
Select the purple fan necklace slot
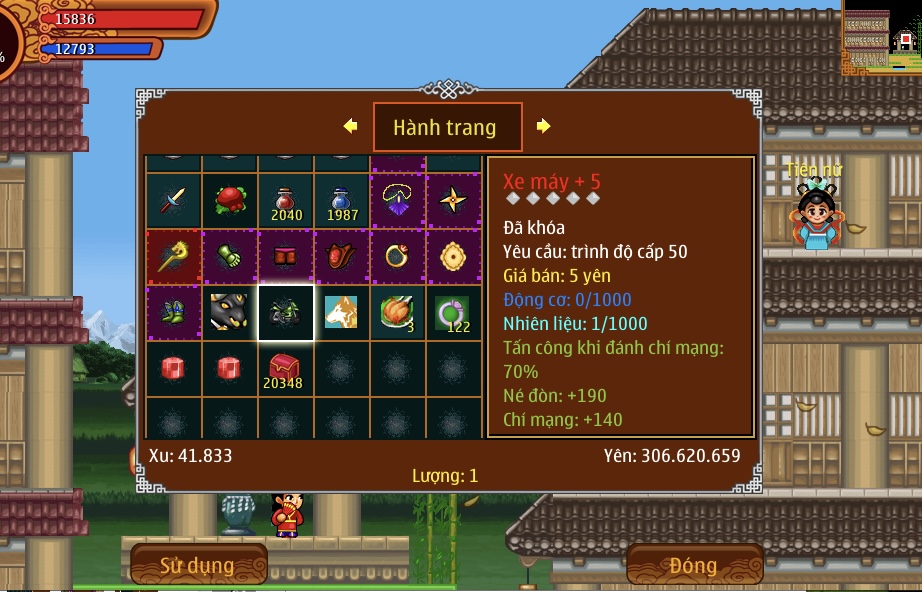pos(398,201)
